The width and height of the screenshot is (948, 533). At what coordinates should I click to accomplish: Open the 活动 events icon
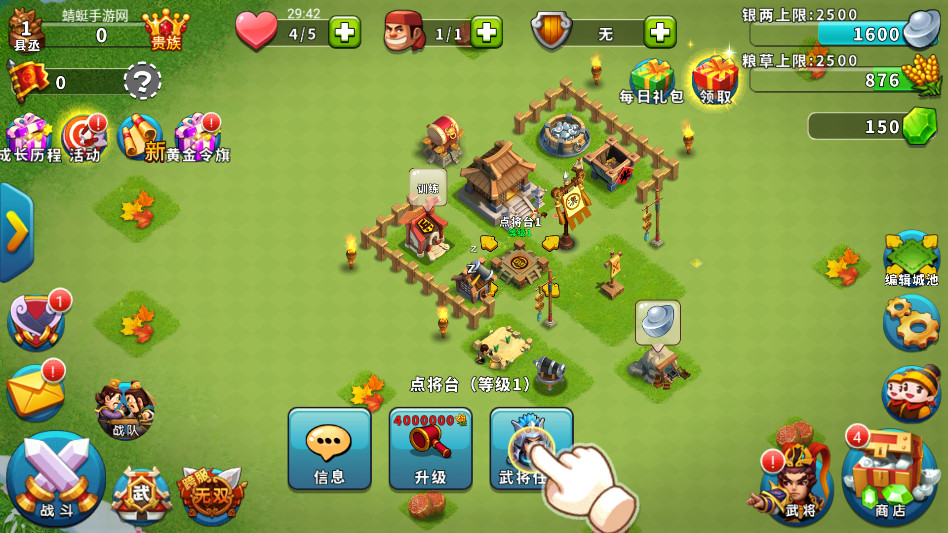[x=83, y=137]
